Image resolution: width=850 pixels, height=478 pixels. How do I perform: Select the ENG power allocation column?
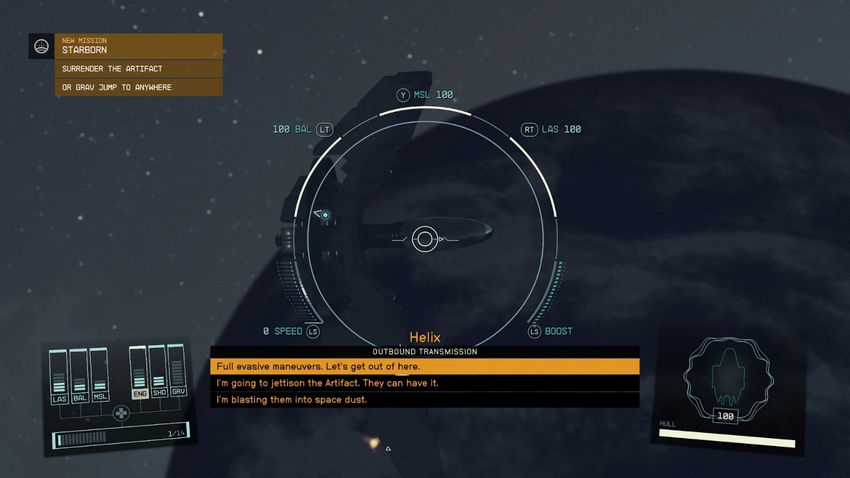(139, 374)
